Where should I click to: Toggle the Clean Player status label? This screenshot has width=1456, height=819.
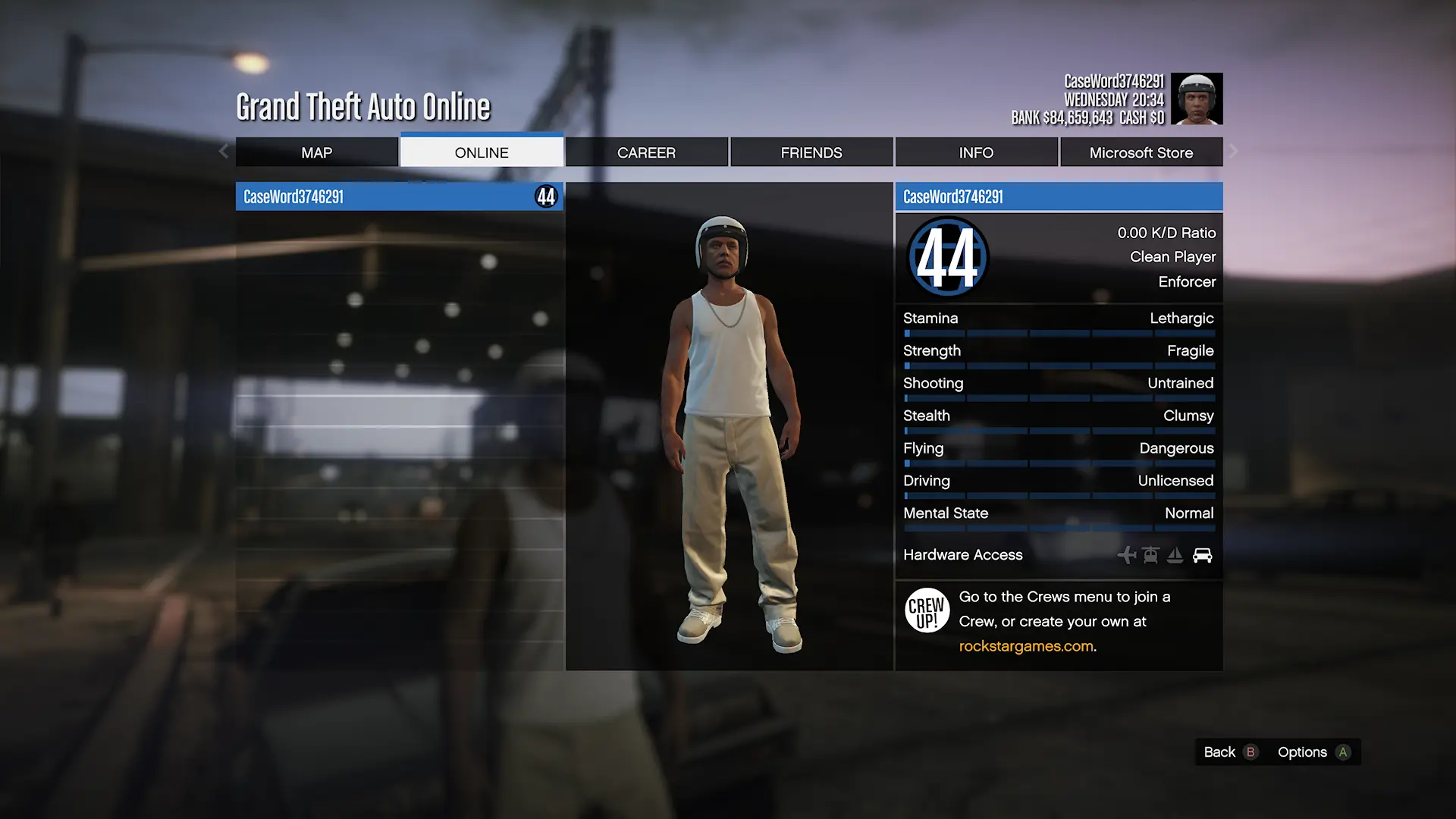[1172, 257]
